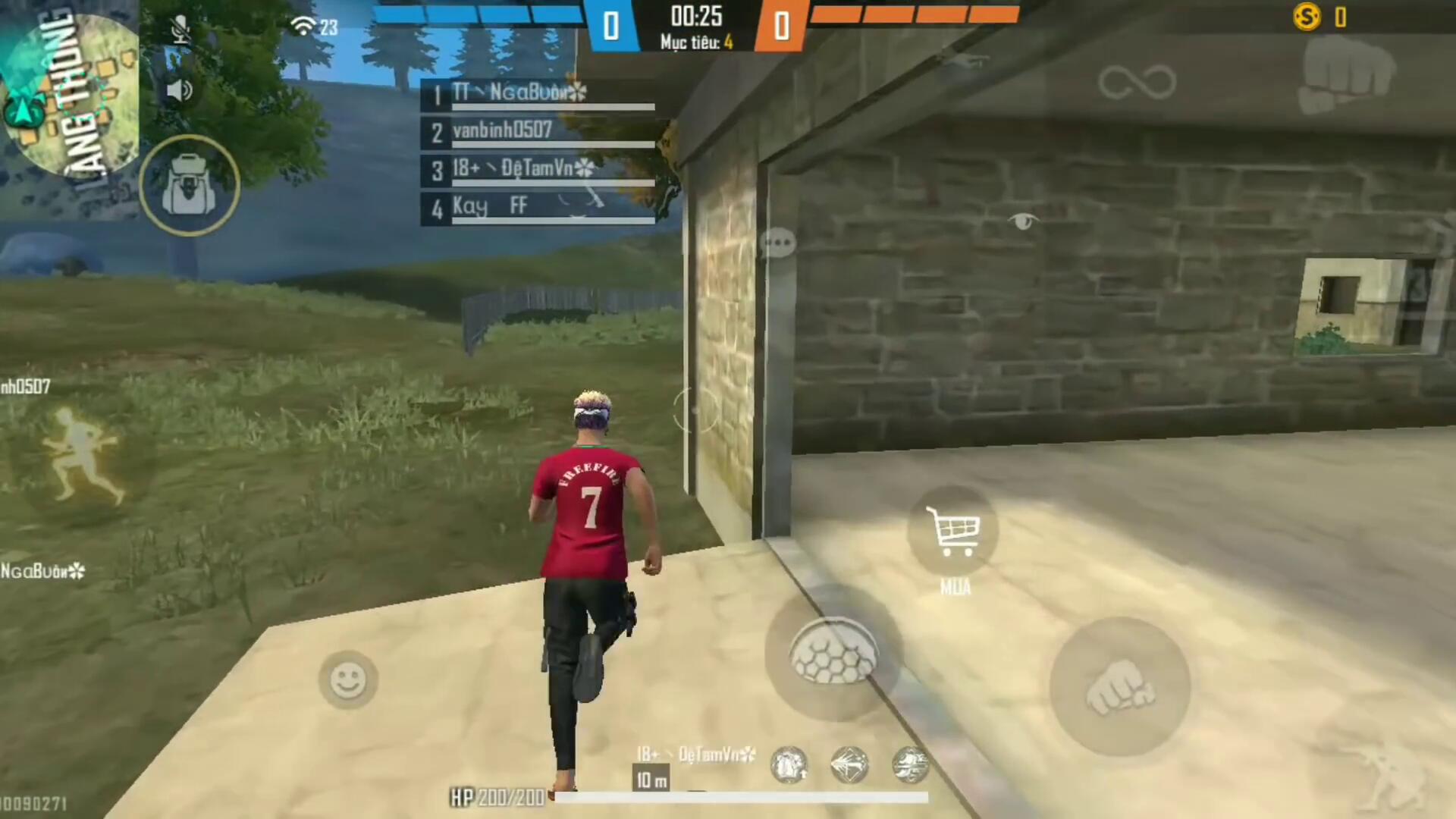Image resolution: width=1456 pixels, height=819 pixels.
Task: Open the emote smiley face button
Action: click(x=348, y=679)
